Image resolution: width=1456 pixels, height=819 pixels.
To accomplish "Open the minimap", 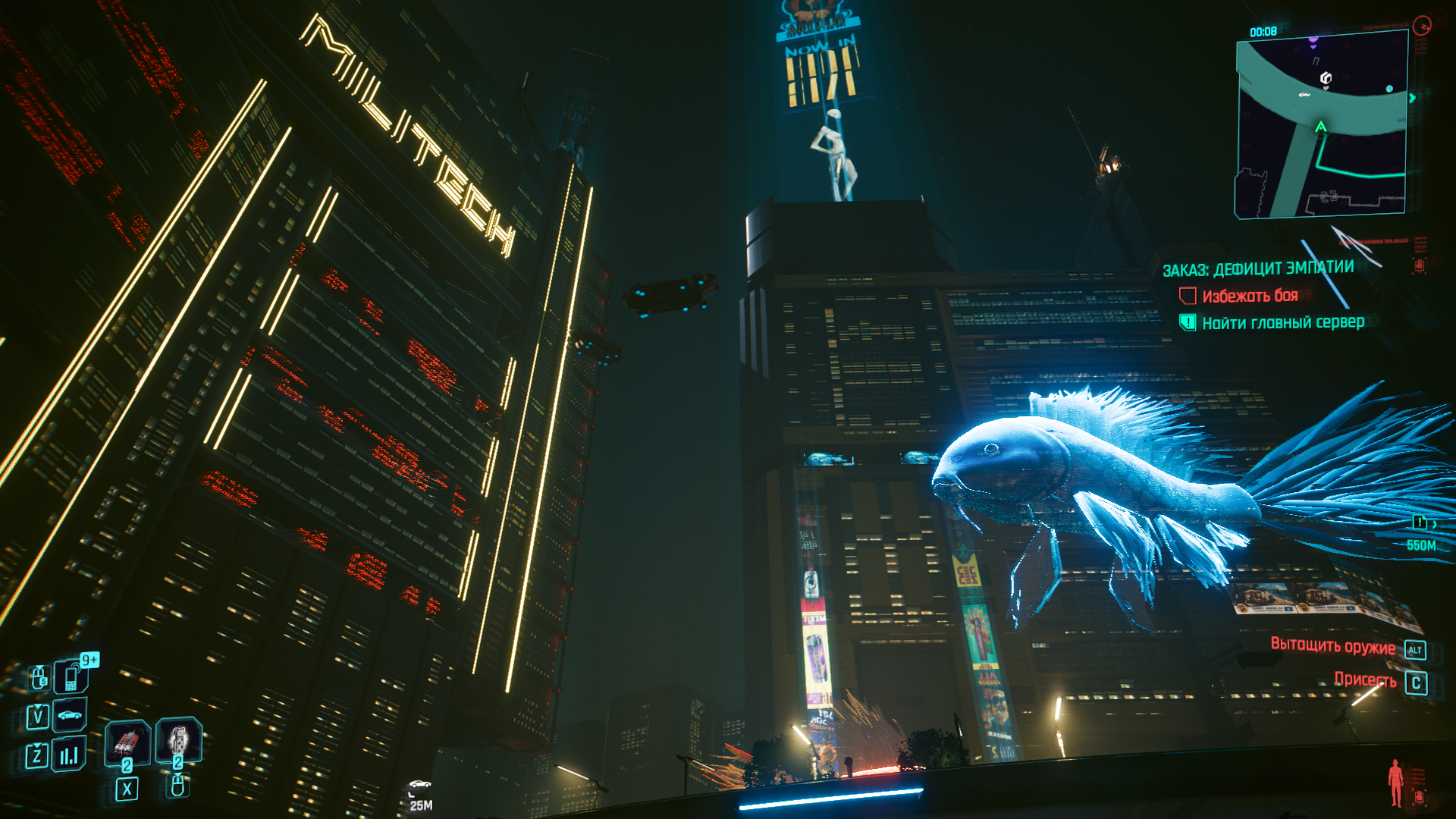I will [x=1322, y=125].
